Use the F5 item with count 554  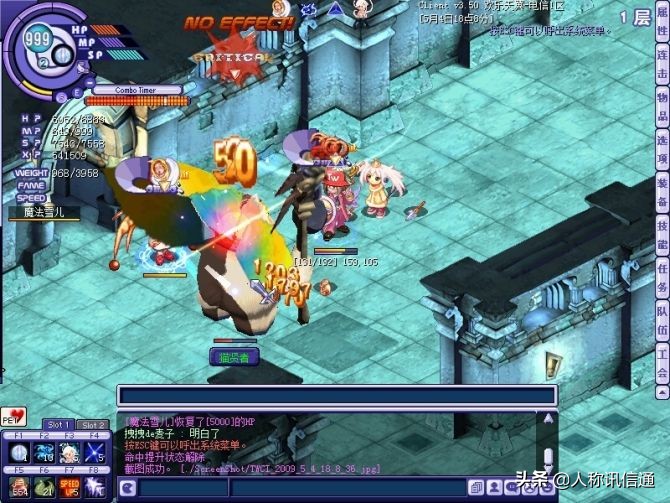click(17, 485)
